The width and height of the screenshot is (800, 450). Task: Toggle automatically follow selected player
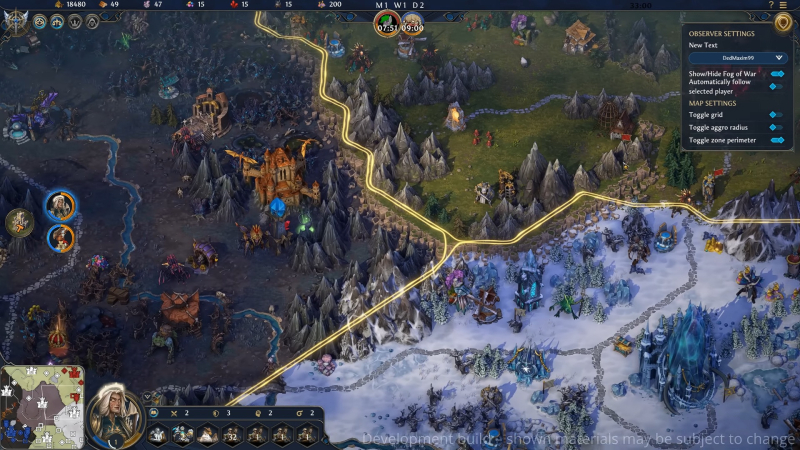pyautogui.click(x=774, y=87)
